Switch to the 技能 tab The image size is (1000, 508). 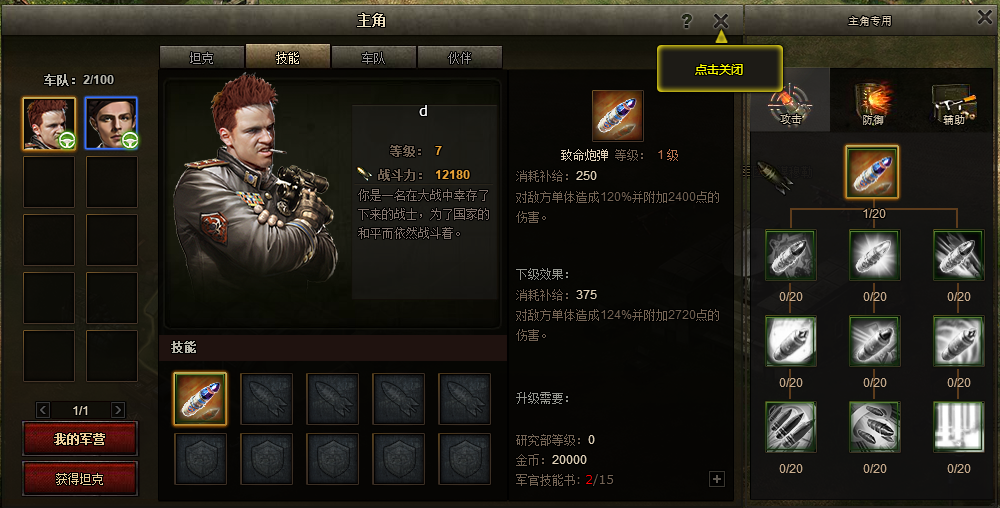point(287,58)
